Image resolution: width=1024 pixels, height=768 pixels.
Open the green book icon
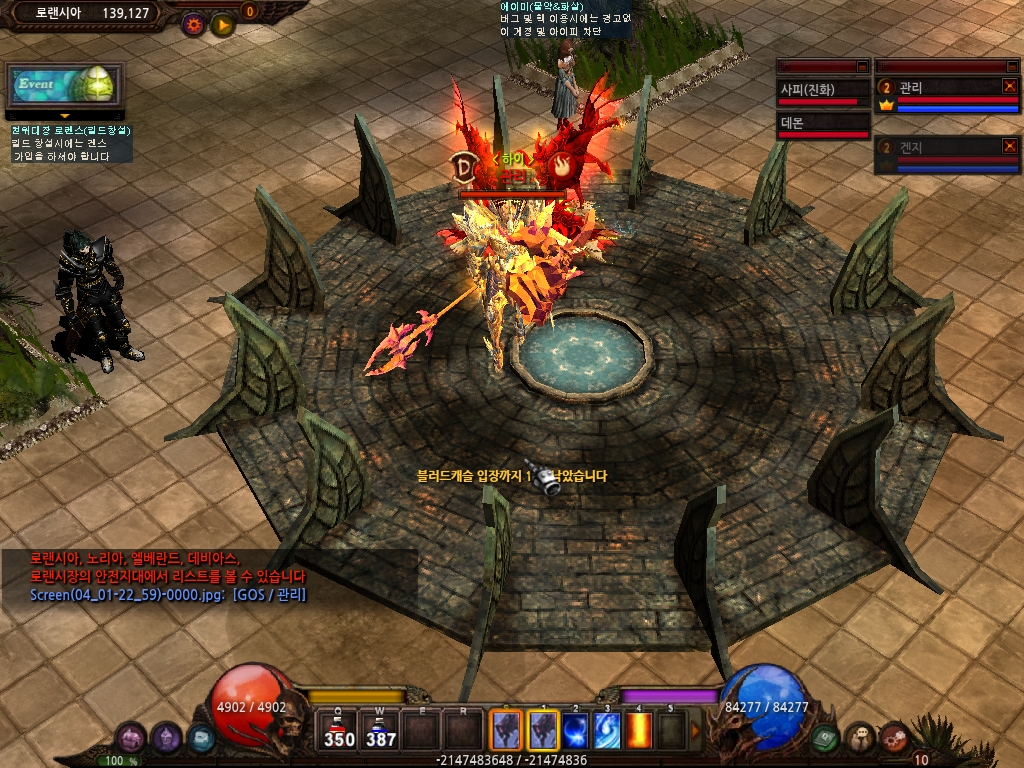[x=824, y=738]
